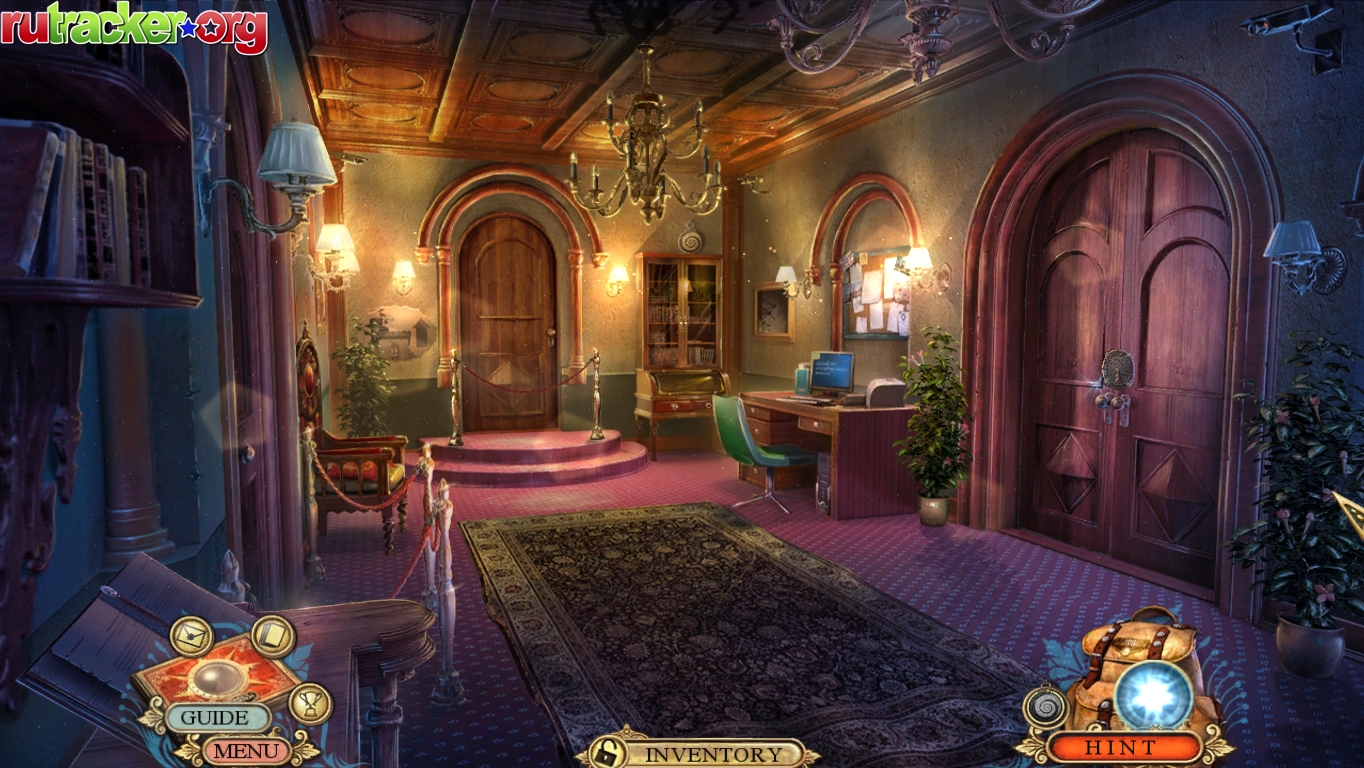Click the Hint button
The width and height of the screenshot is (1364, 768).
[x=1120, y=747]
